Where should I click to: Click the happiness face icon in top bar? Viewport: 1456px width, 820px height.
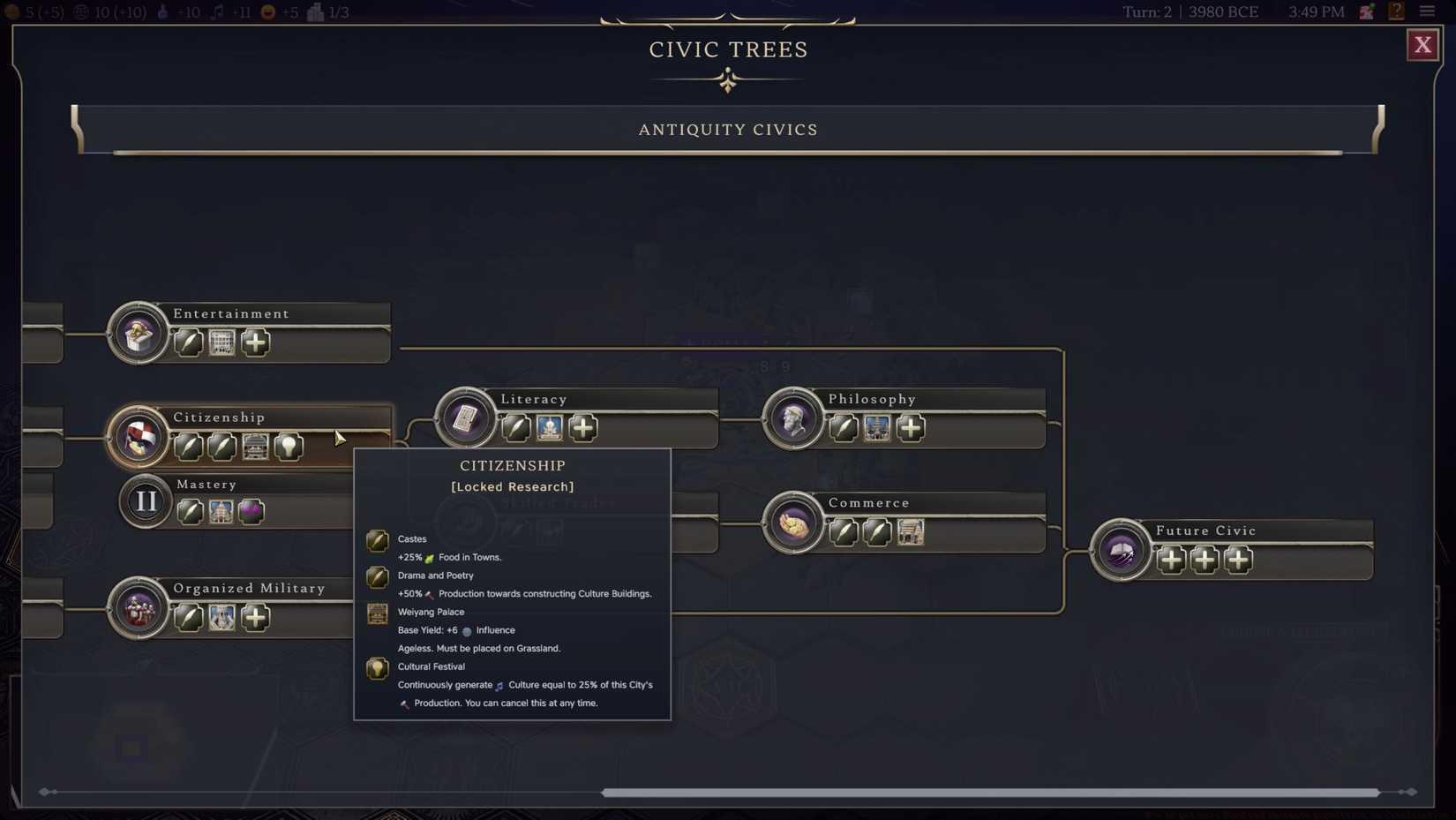click(x=266, y=12)
